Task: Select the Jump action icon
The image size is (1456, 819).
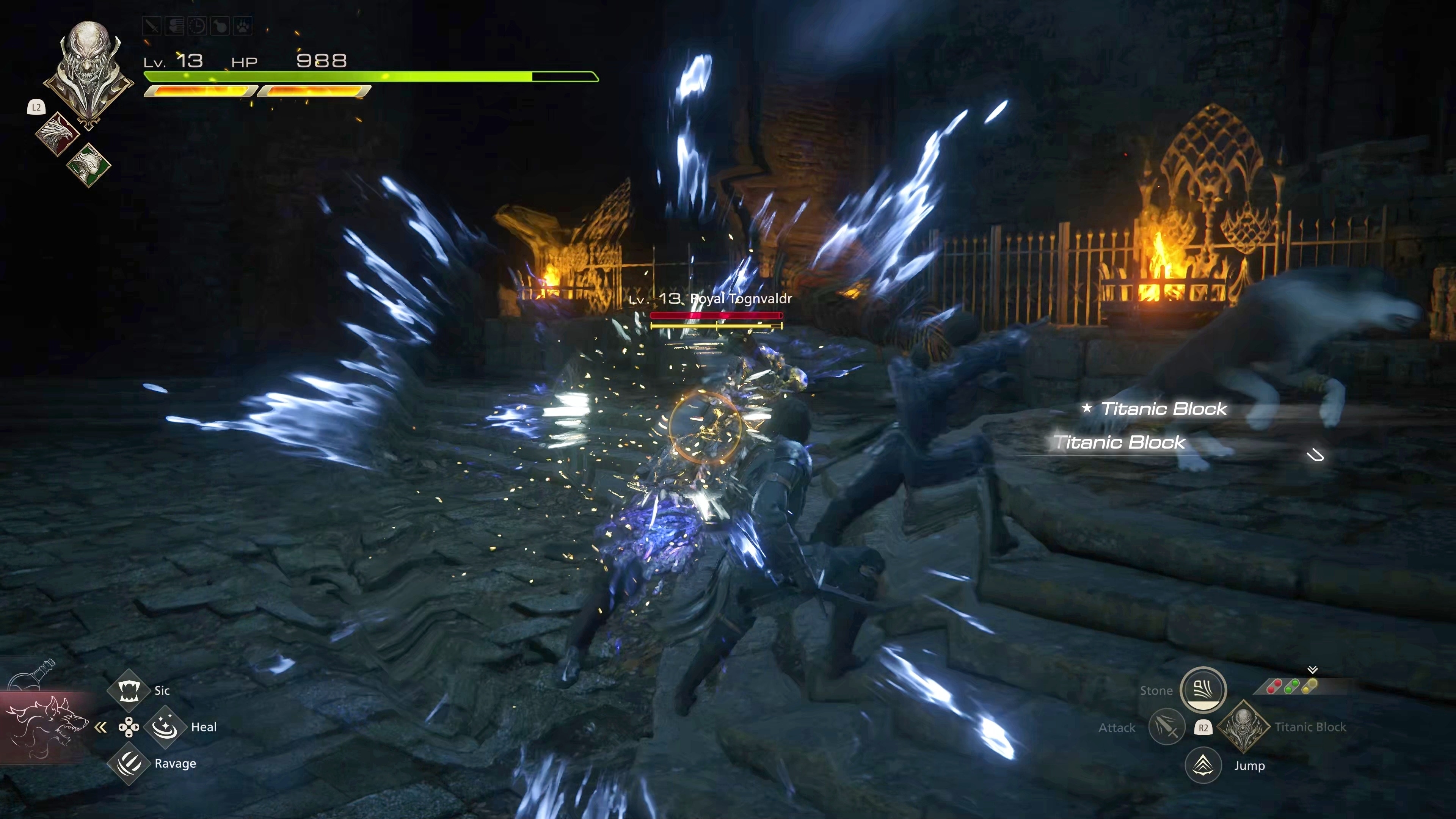Action: tap(1203, 765)
